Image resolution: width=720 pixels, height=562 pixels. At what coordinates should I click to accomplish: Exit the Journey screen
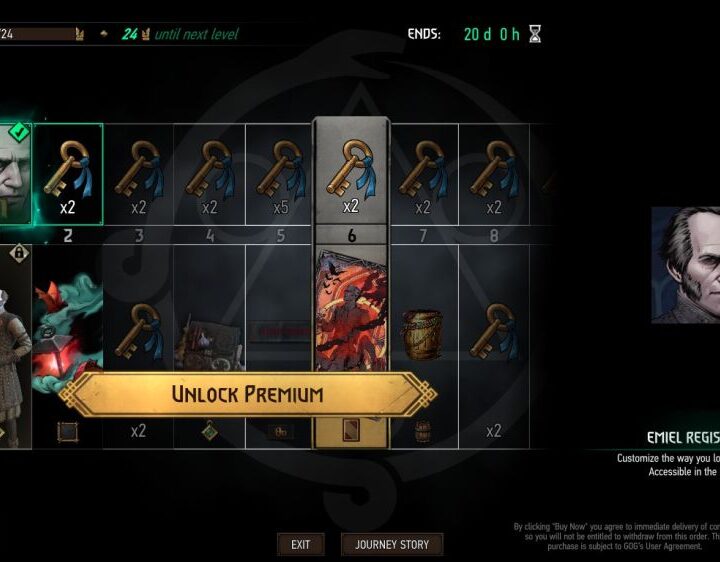[300, 544]
